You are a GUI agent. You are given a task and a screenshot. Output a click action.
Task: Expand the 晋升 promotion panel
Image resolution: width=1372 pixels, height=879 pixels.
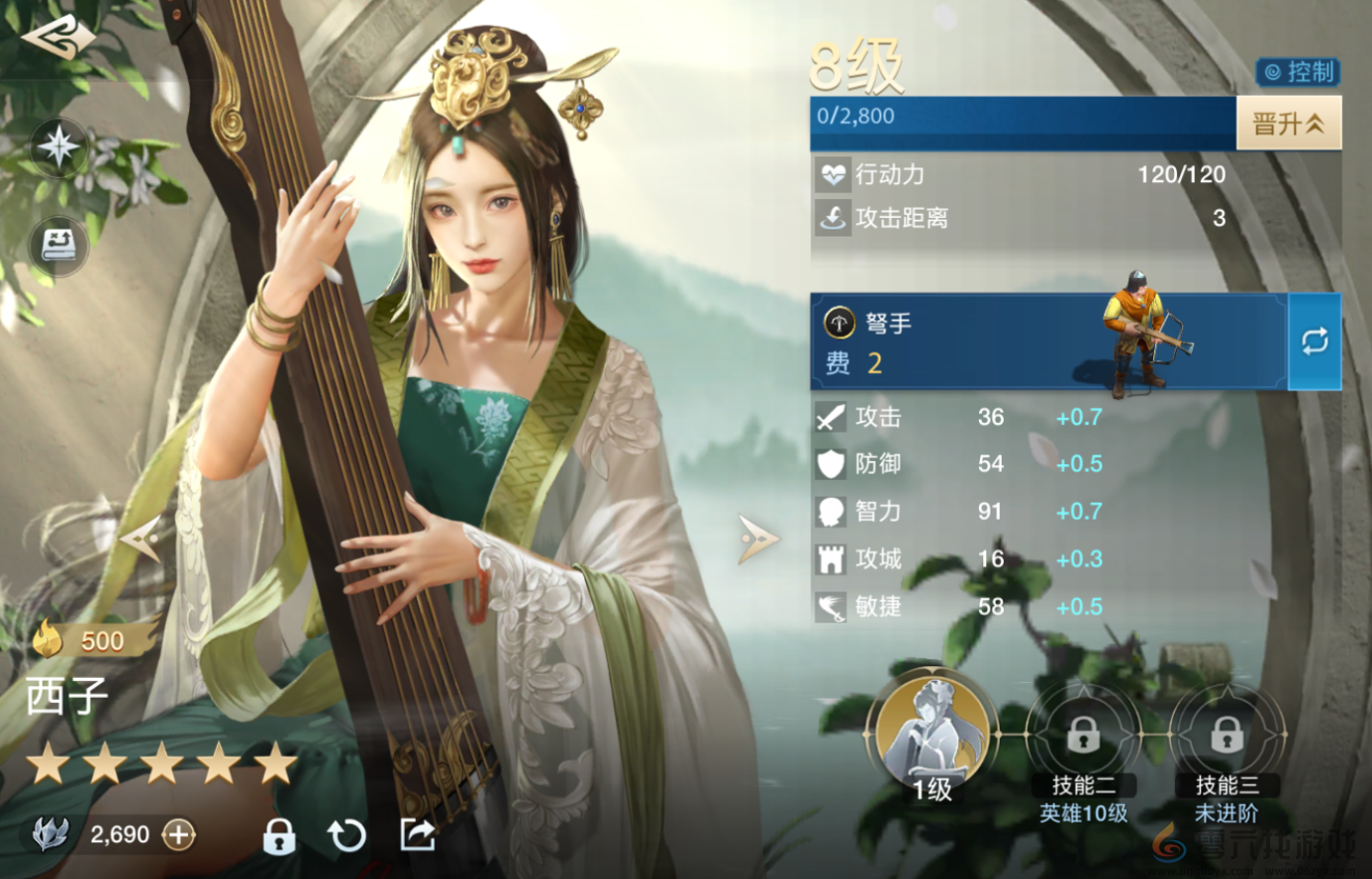click(1289, 123)
